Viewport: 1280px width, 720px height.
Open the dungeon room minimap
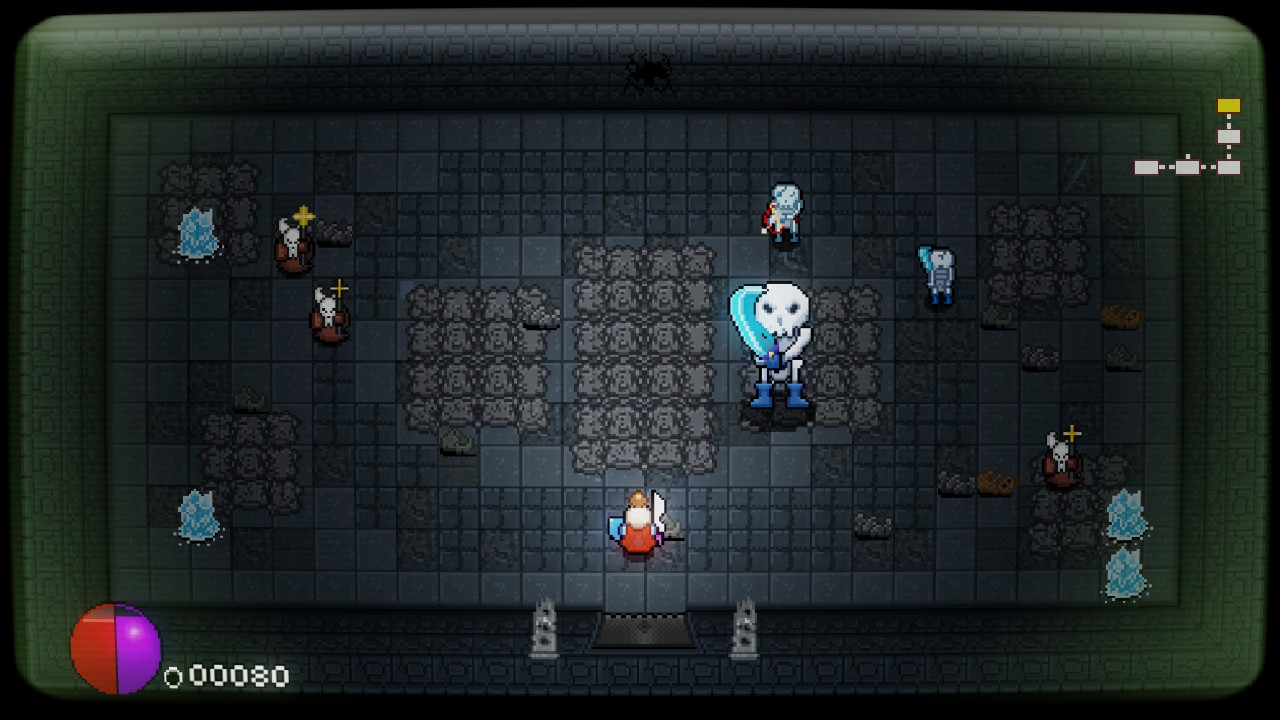1188,140
